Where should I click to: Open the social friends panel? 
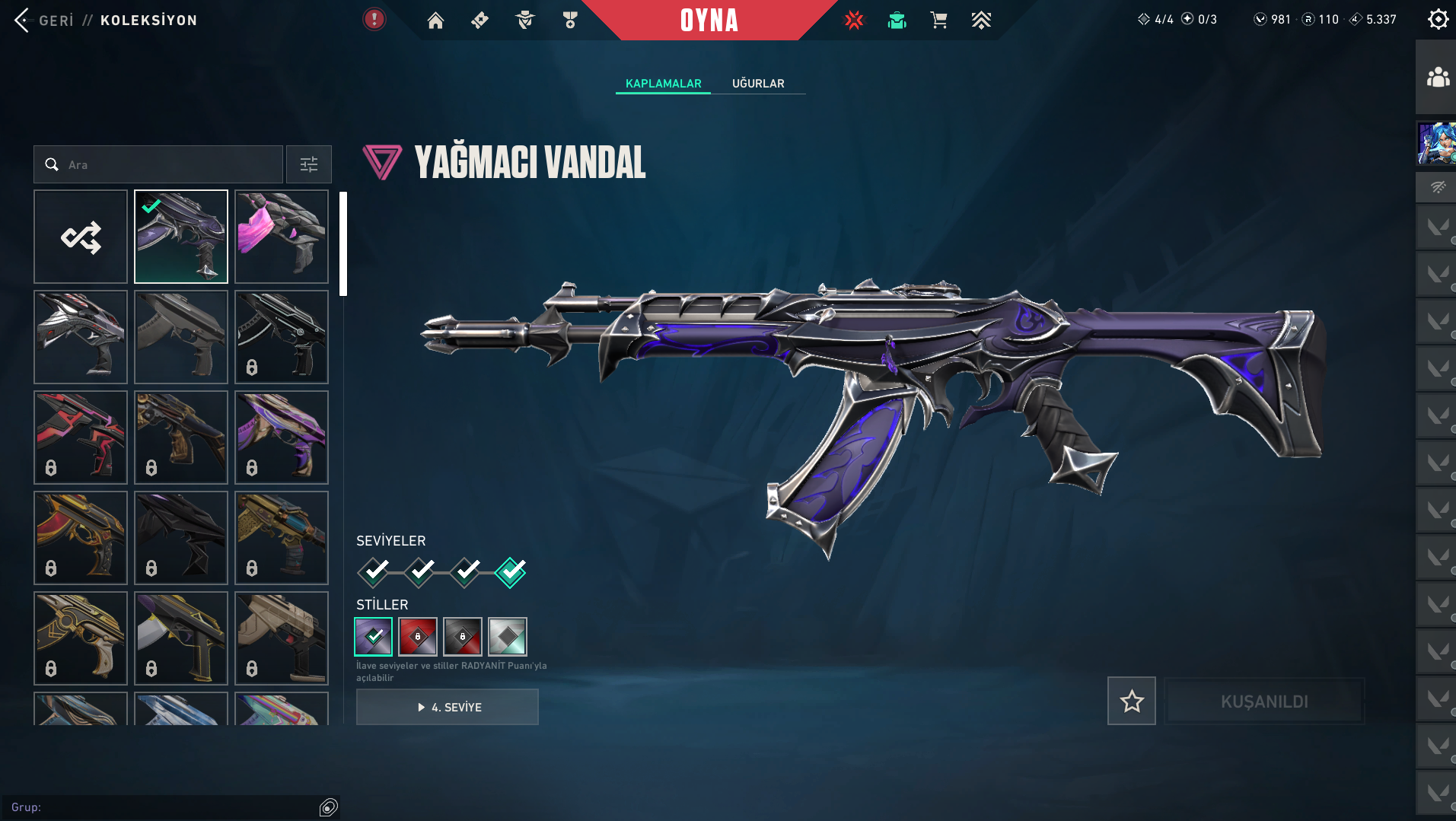pyautogui.click(x=1437, y=78)
